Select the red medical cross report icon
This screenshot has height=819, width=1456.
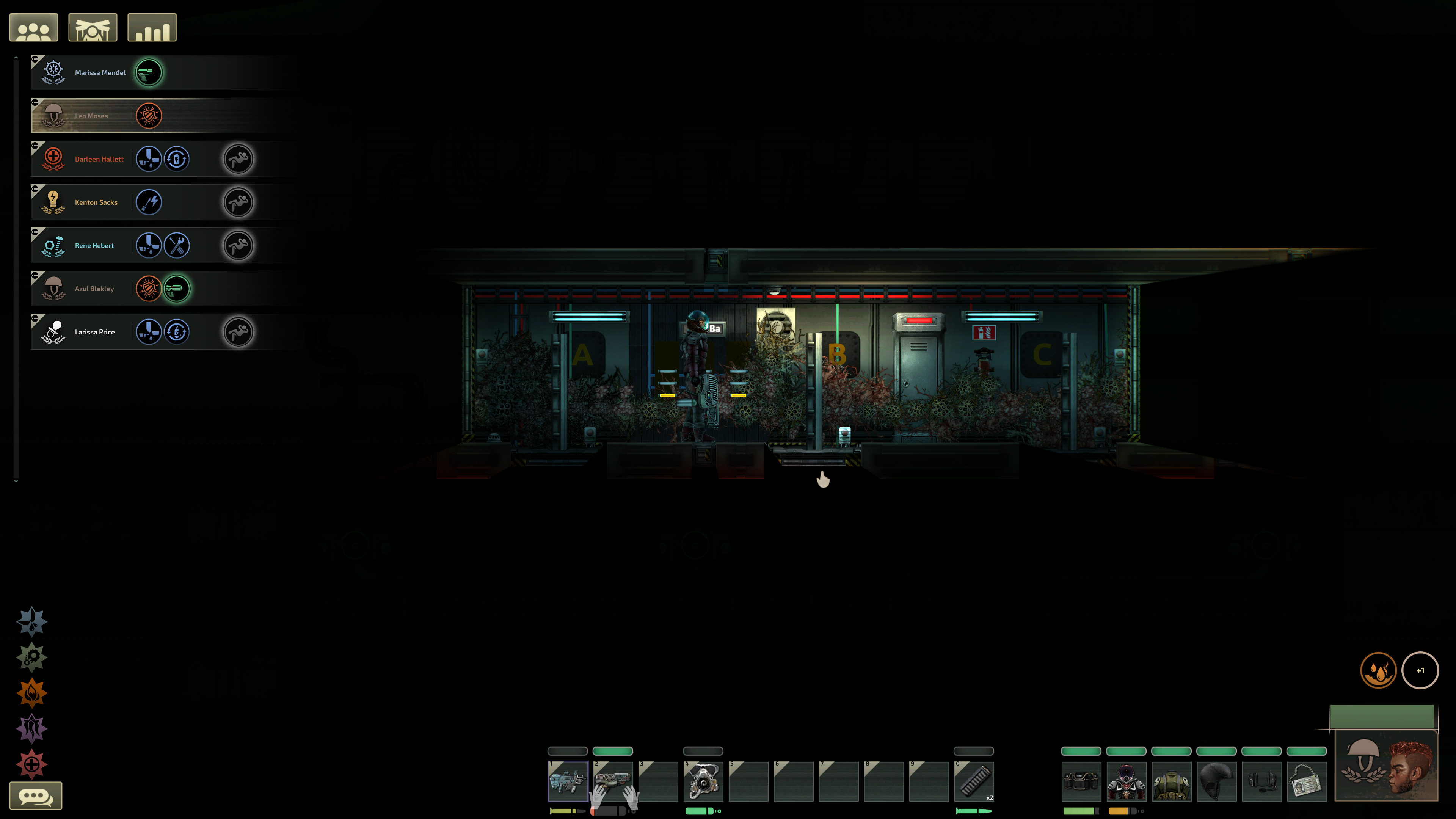click(31, 764)
